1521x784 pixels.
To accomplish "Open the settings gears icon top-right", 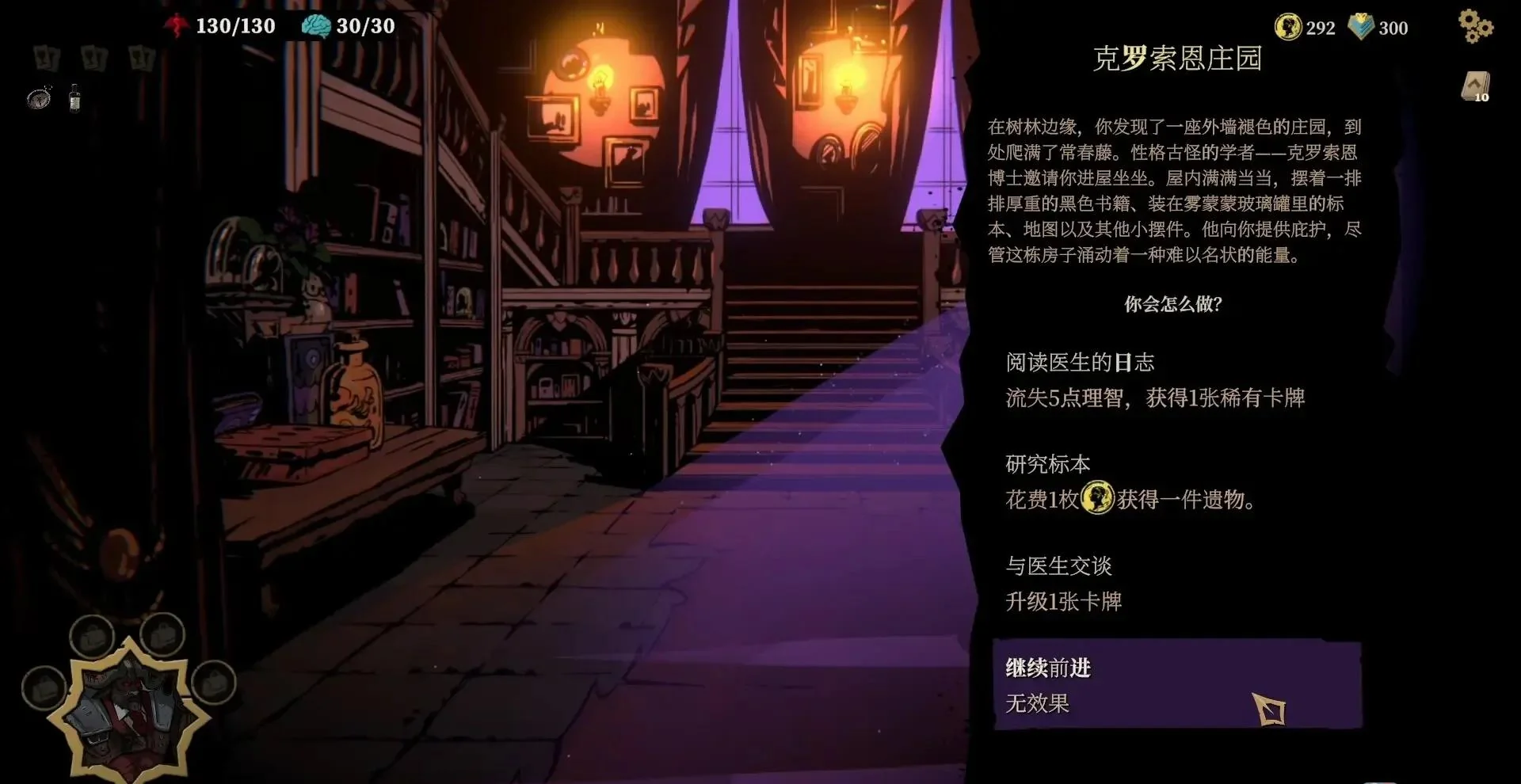I will pos(1475,25).
